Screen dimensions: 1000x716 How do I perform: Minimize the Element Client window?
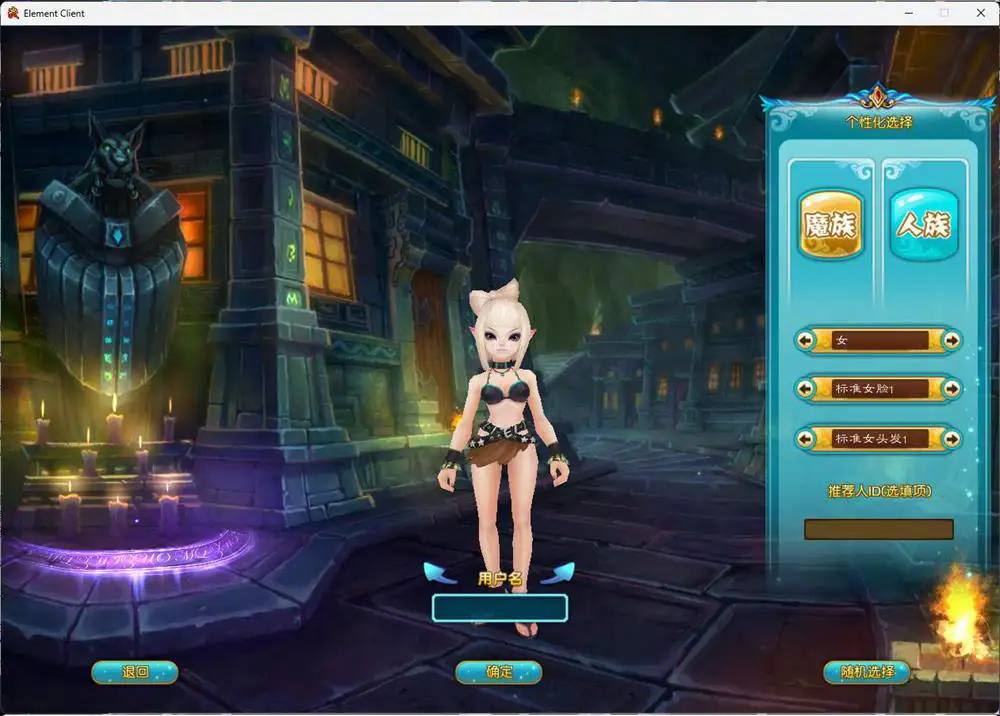pos(909,13)
